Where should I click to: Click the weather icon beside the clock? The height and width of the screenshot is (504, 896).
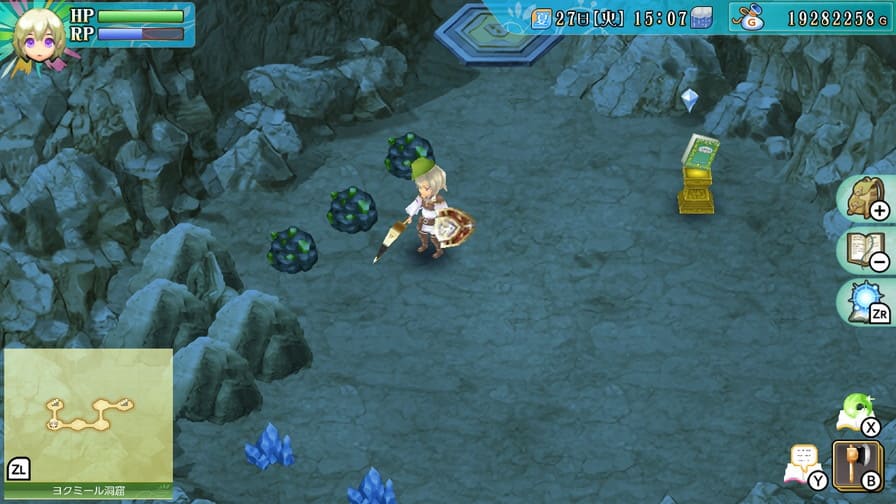[702, 18]
